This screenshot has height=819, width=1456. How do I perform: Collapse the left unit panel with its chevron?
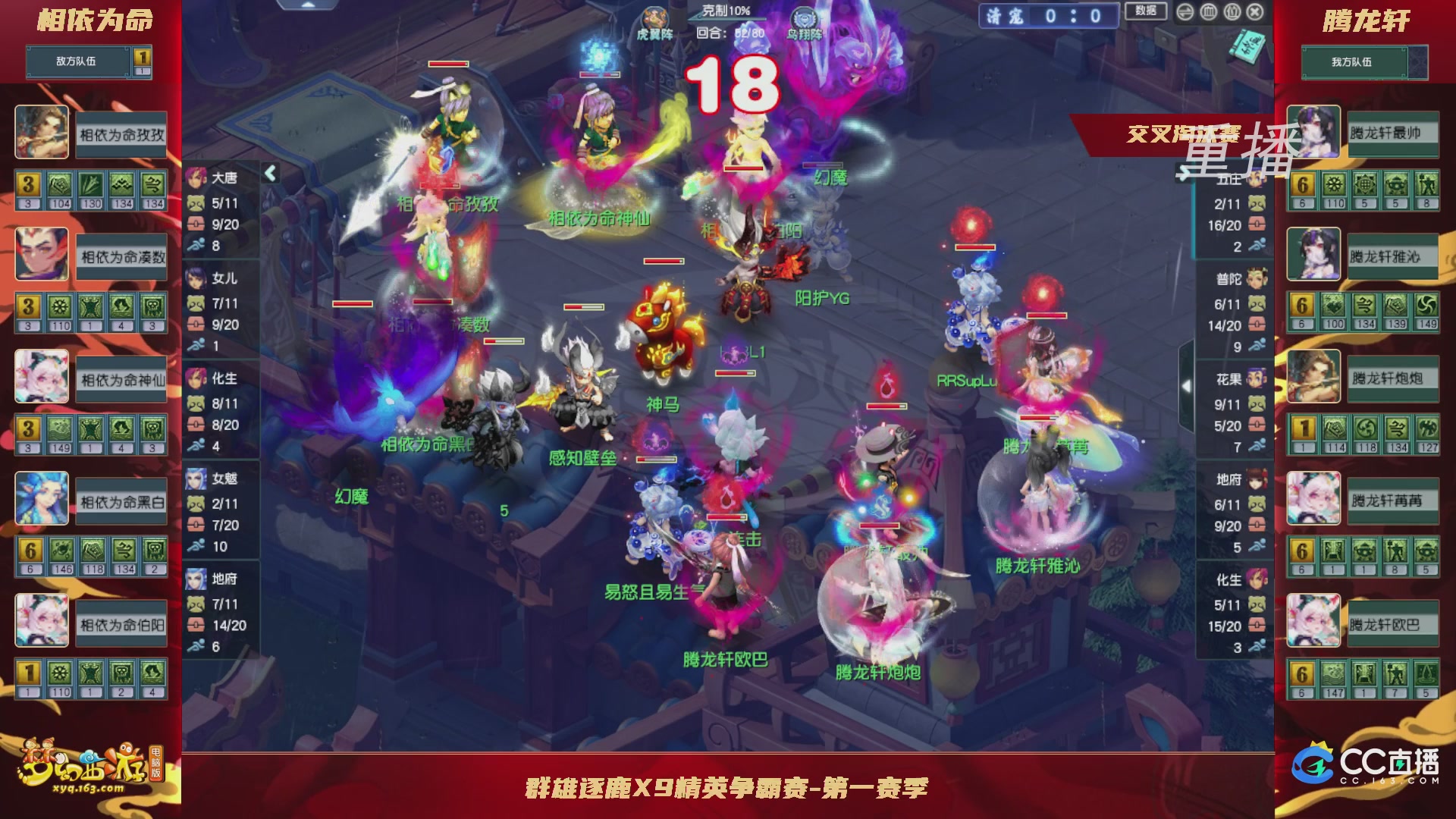[x=269, y=172]
